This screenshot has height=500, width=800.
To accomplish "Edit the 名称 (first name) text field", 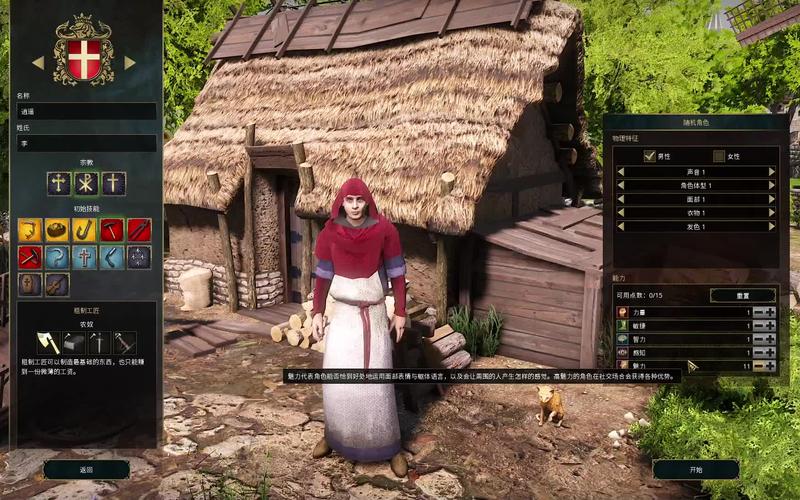I will click(x=86, y=111).
